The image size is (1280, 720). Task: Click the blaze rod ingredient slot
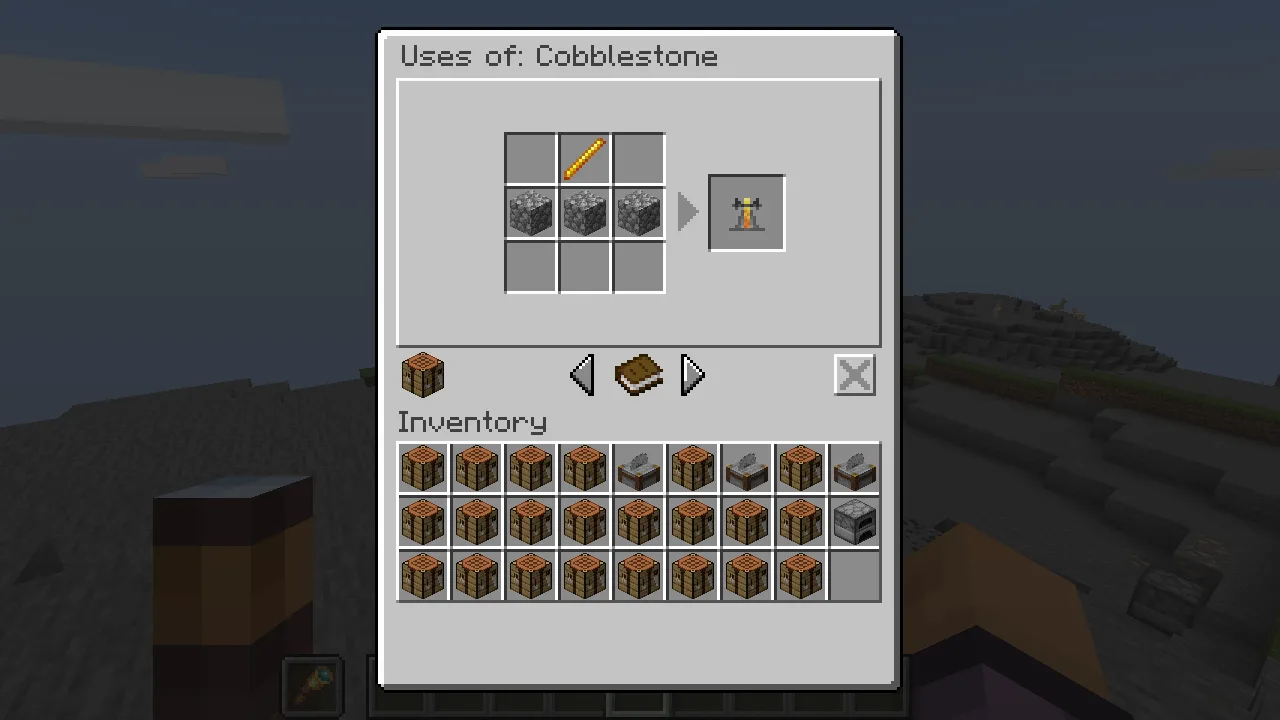click(585, 159)
